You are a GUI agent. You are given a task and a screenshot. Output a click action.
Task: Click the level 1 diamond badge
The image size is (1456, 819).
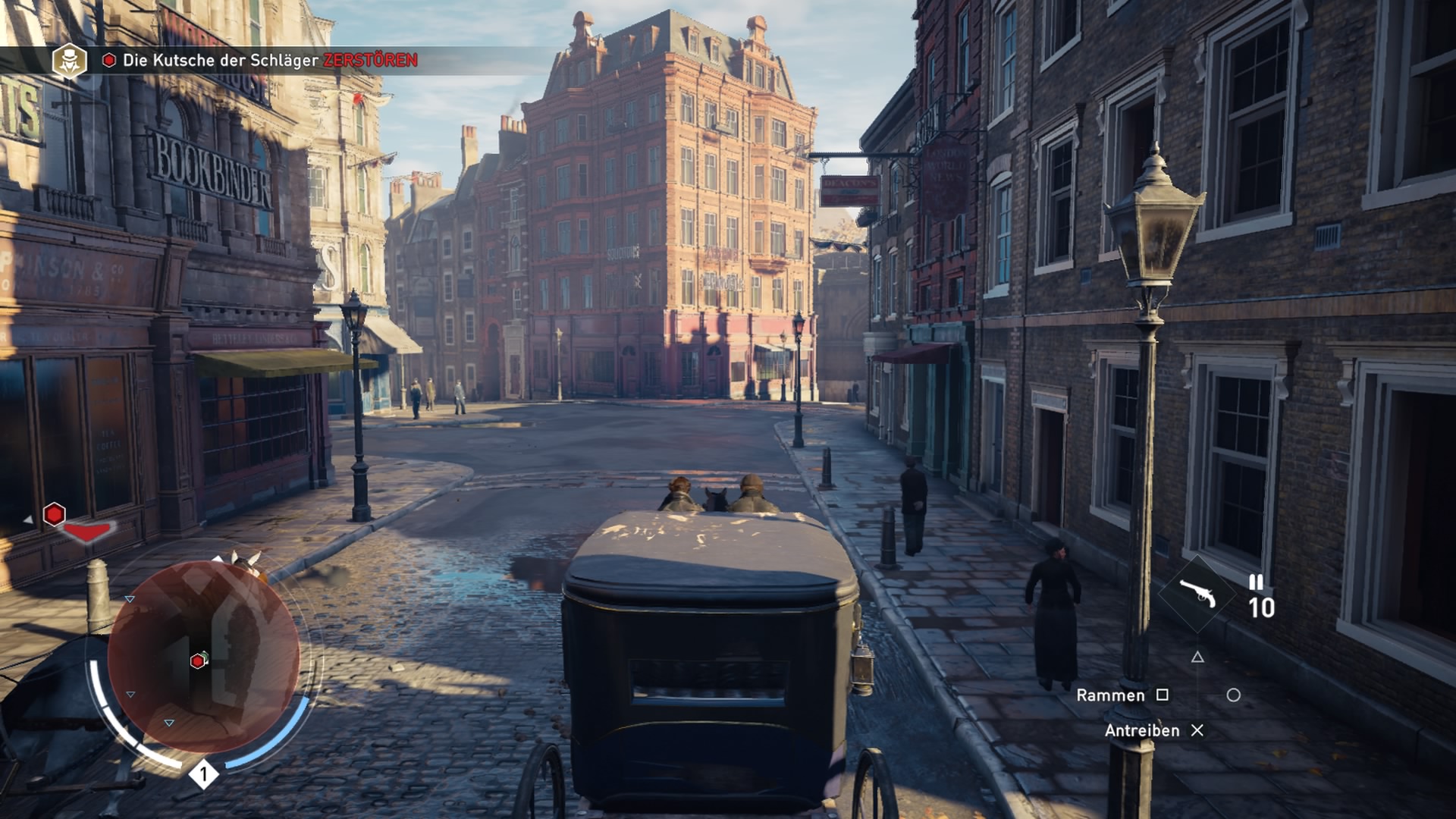click(x=203, y=774)
